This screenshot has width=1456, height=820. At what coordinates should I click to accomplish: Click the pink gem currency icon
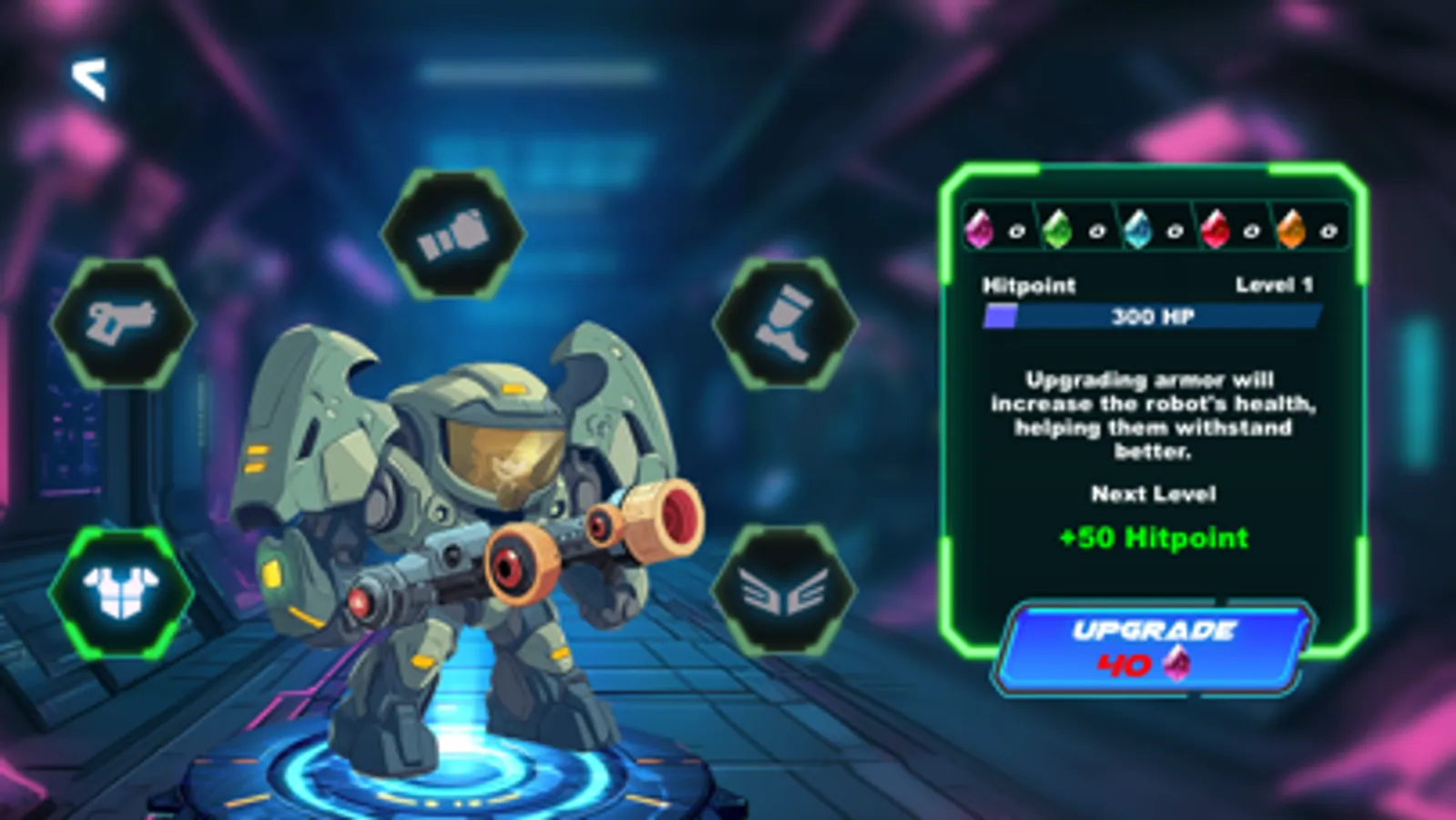click(x=979, y=228)
